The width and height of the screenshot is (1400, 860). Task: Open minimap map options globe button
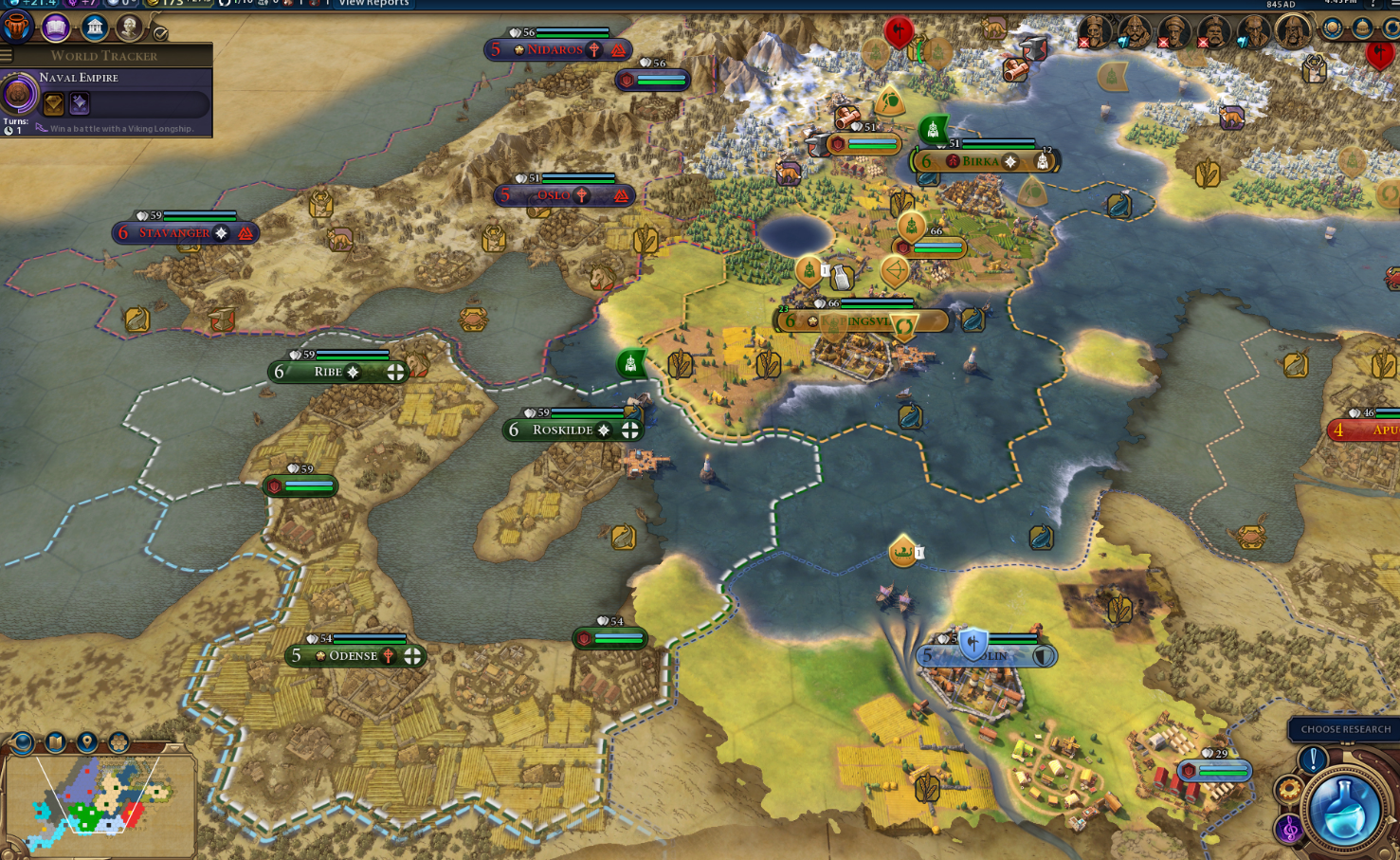tap(22, 741)
